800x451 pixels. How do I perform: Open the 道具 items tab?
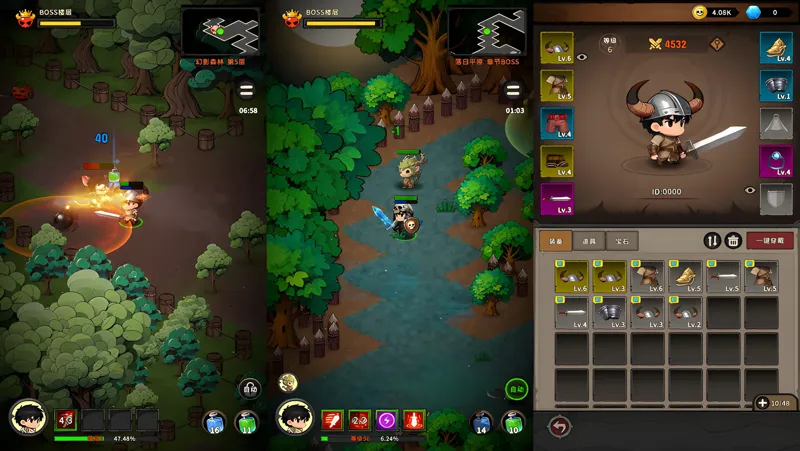(589, 240)
